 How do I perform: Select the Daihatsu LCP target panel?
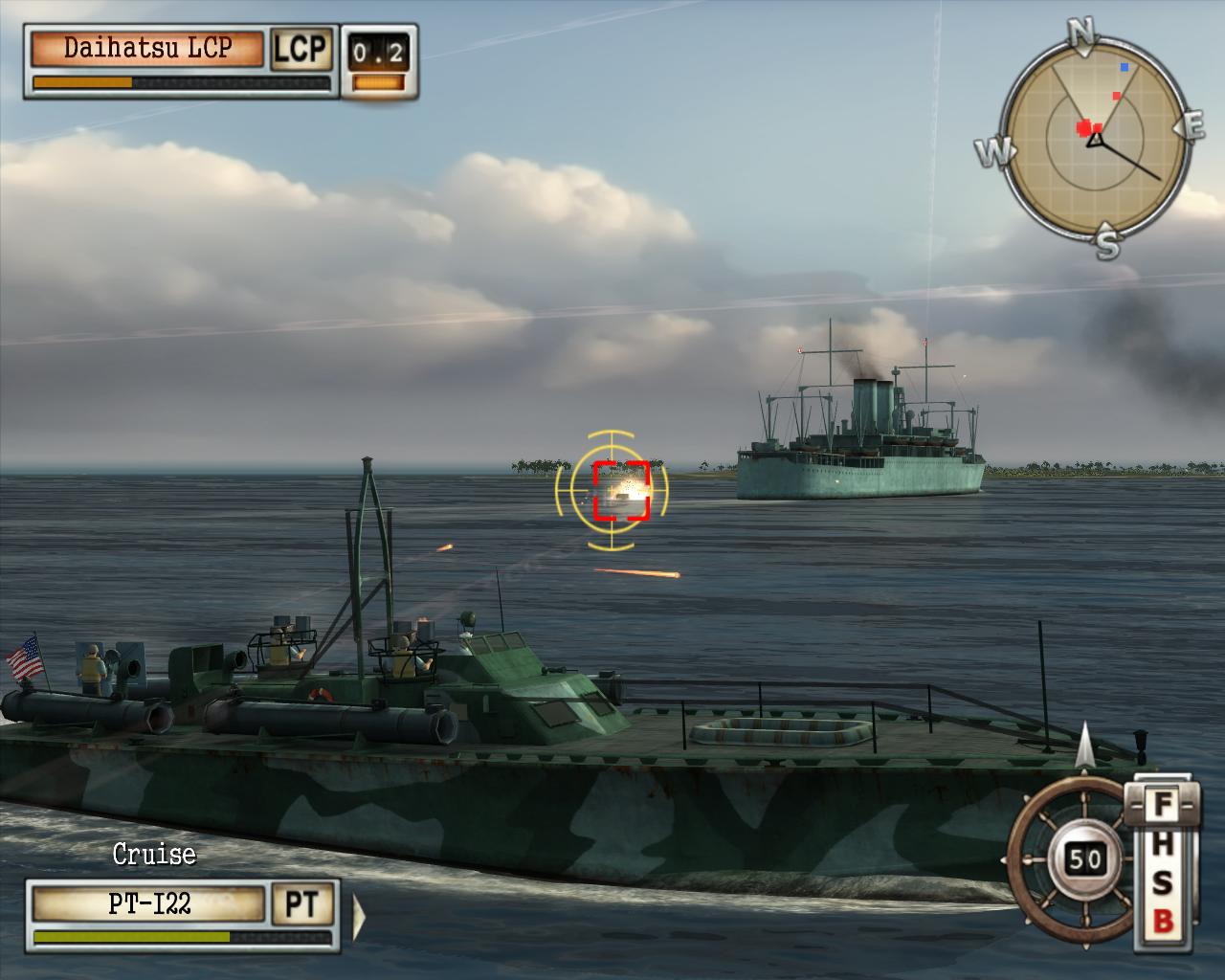pyautogui.click(x=147, y=50)
